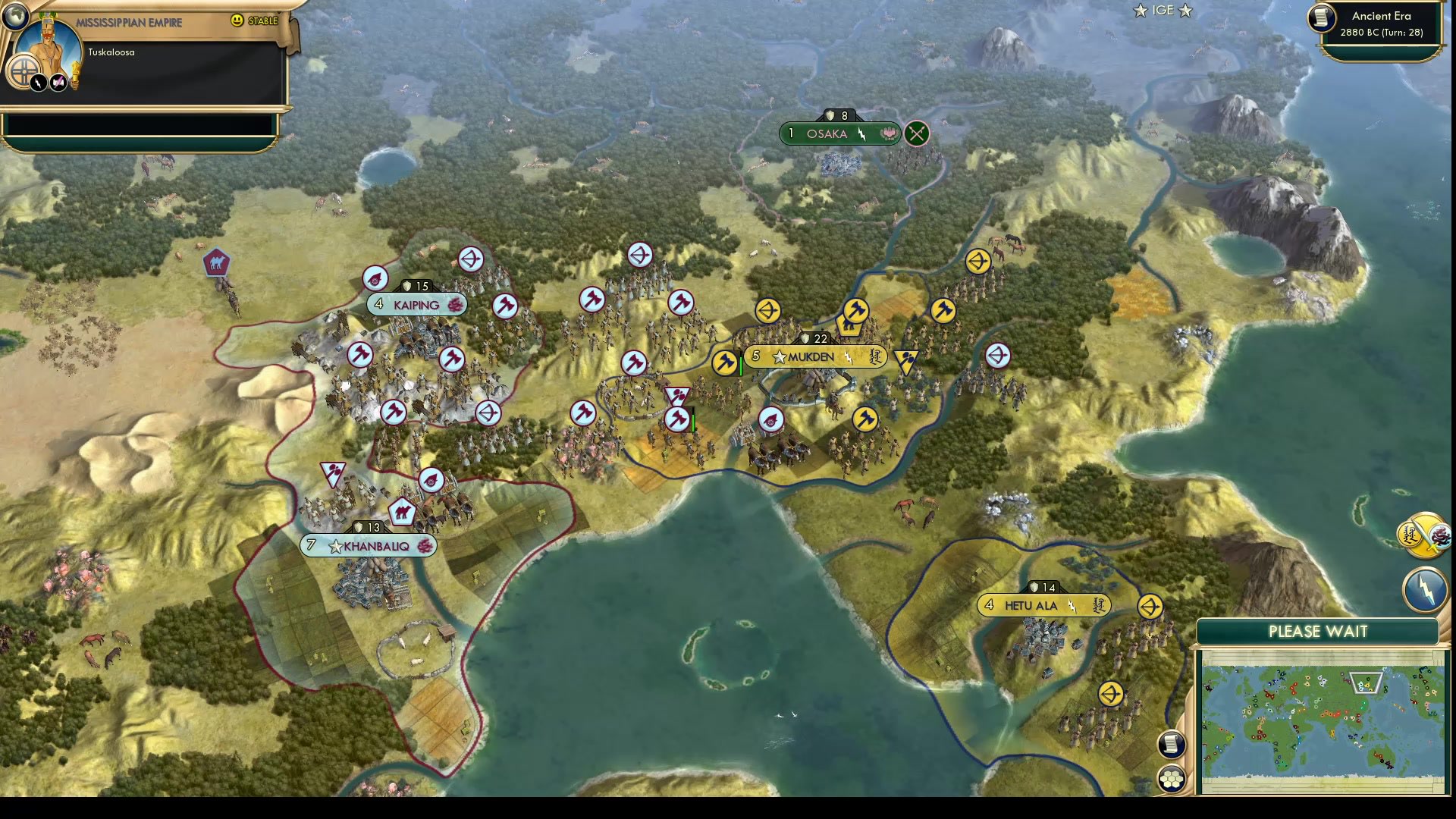Open the world view globe icon top-left
The height and width of the screenshot is (819, 1456).
(15, 15)
